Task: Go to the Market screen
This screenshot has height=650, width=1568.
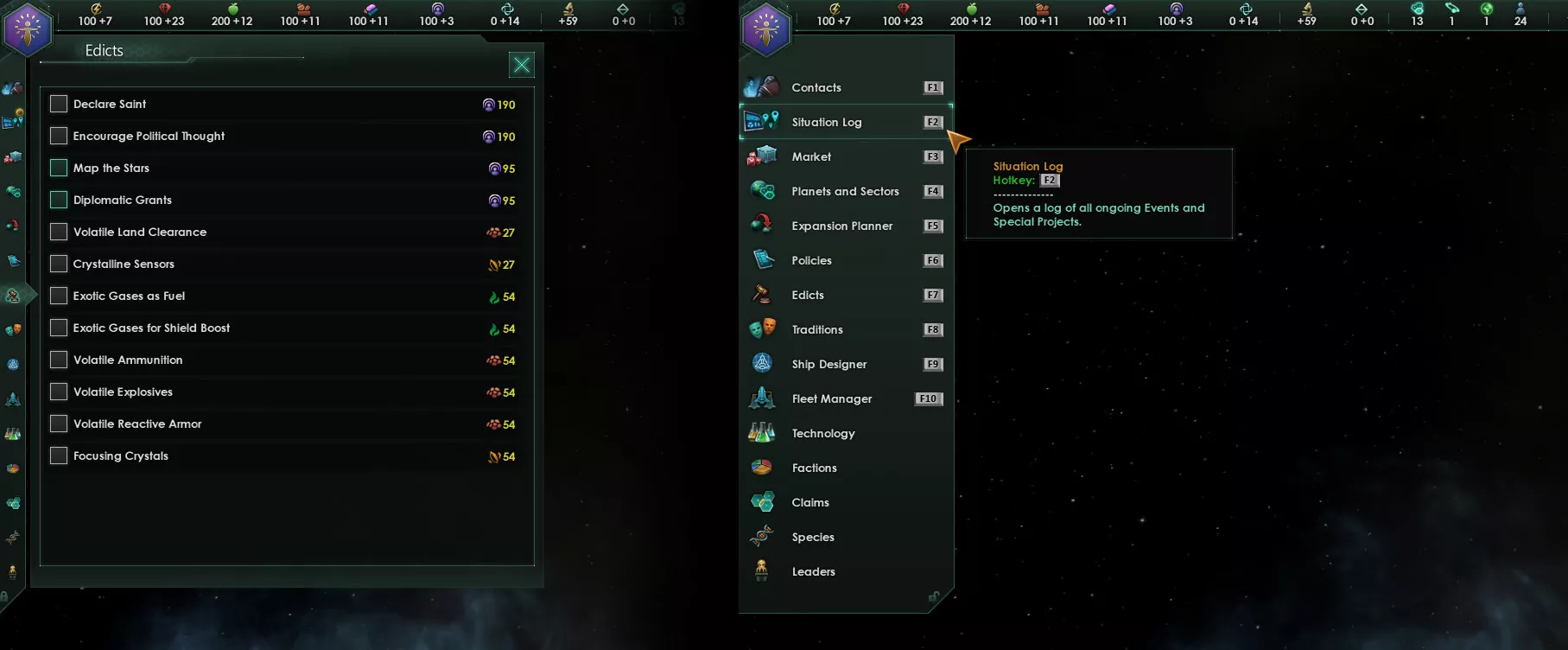Action: click(x=811, y=156)
